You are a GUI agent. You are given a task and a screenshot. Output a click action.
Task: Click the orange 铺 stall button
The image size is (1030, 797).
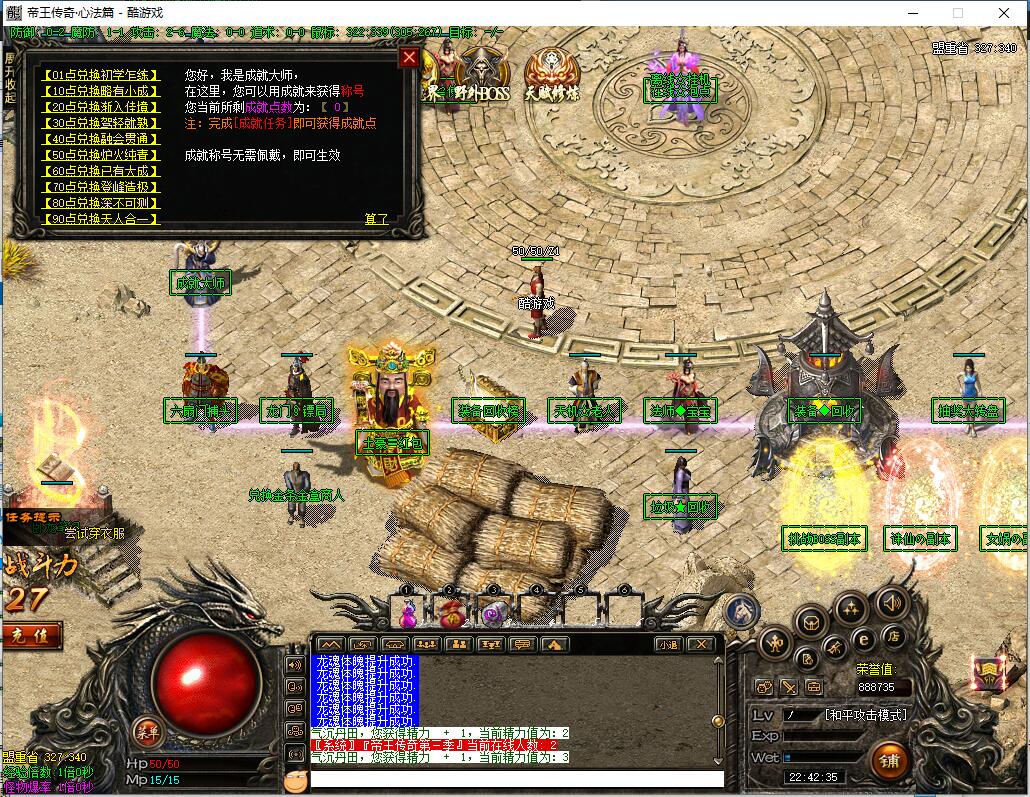pyautogui.click(x=889, y=759)
